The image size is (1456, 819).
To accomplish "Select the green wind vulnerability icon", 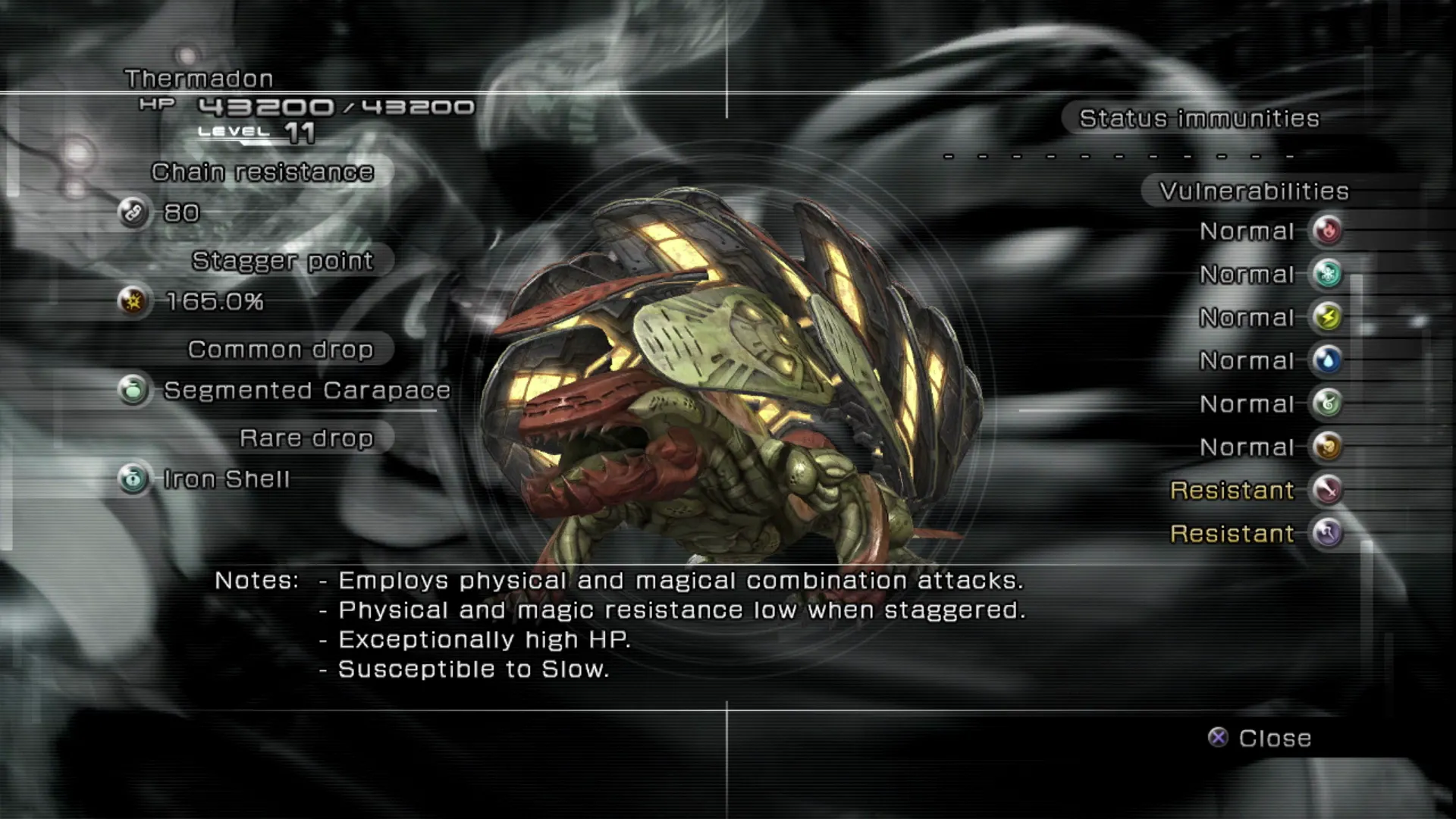I will pyautogui.click(x=1327, y=403).
